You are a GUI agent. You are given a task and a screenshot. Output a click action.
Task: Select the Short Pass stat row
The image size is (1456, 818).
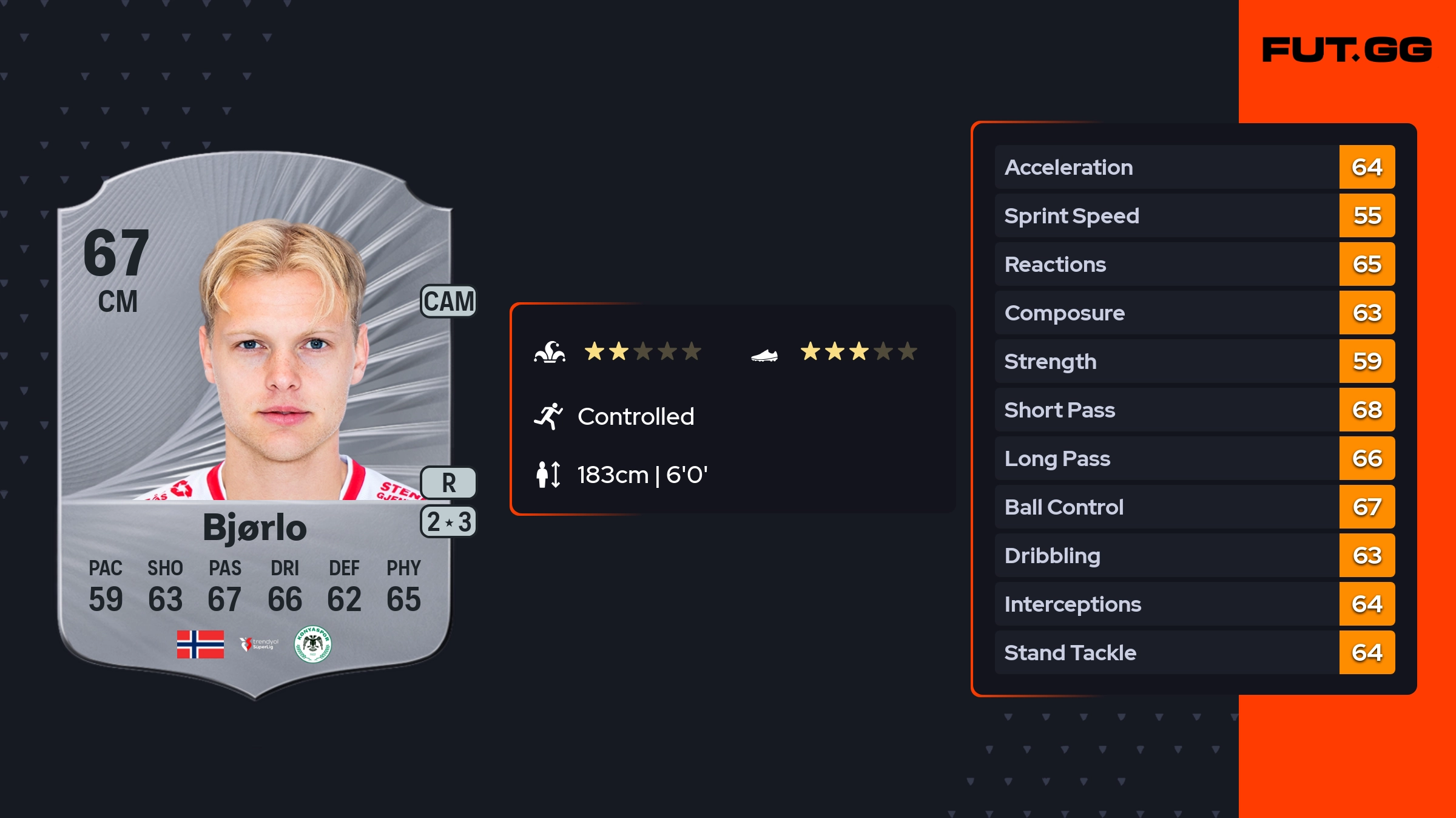[x=1194, y=410]
